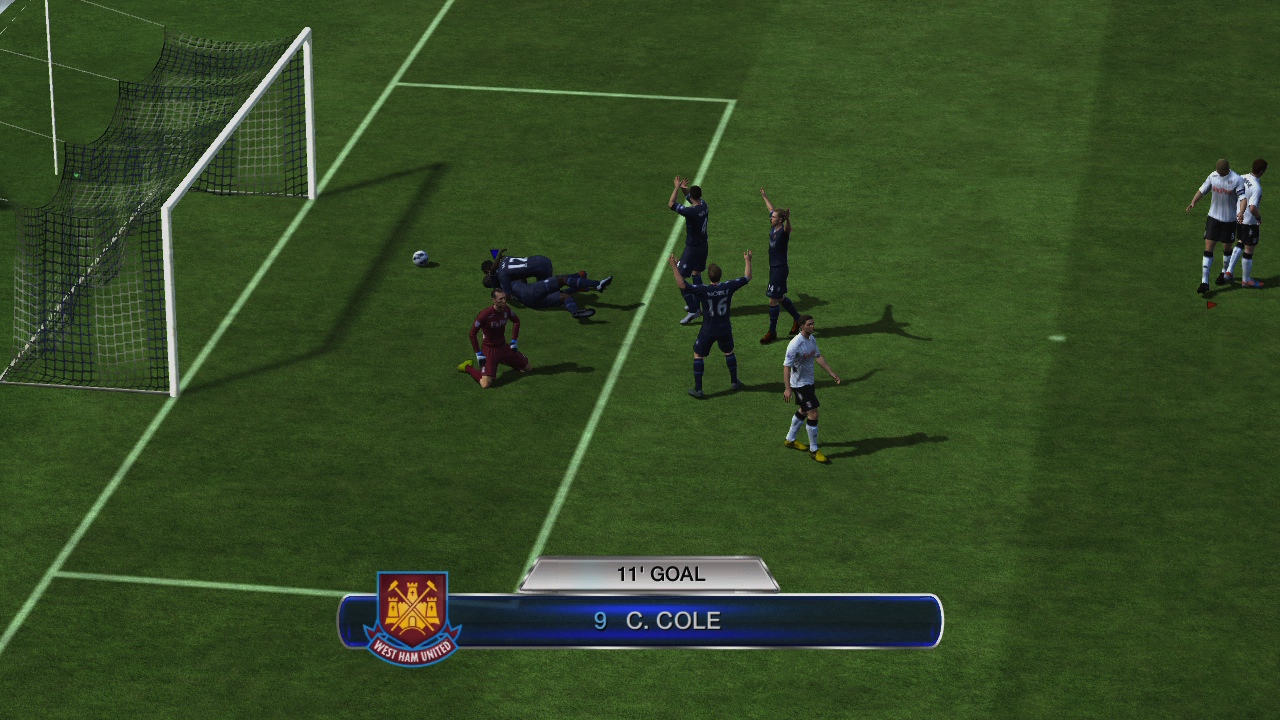Select the blue cone object near the pile

point(493,255)
